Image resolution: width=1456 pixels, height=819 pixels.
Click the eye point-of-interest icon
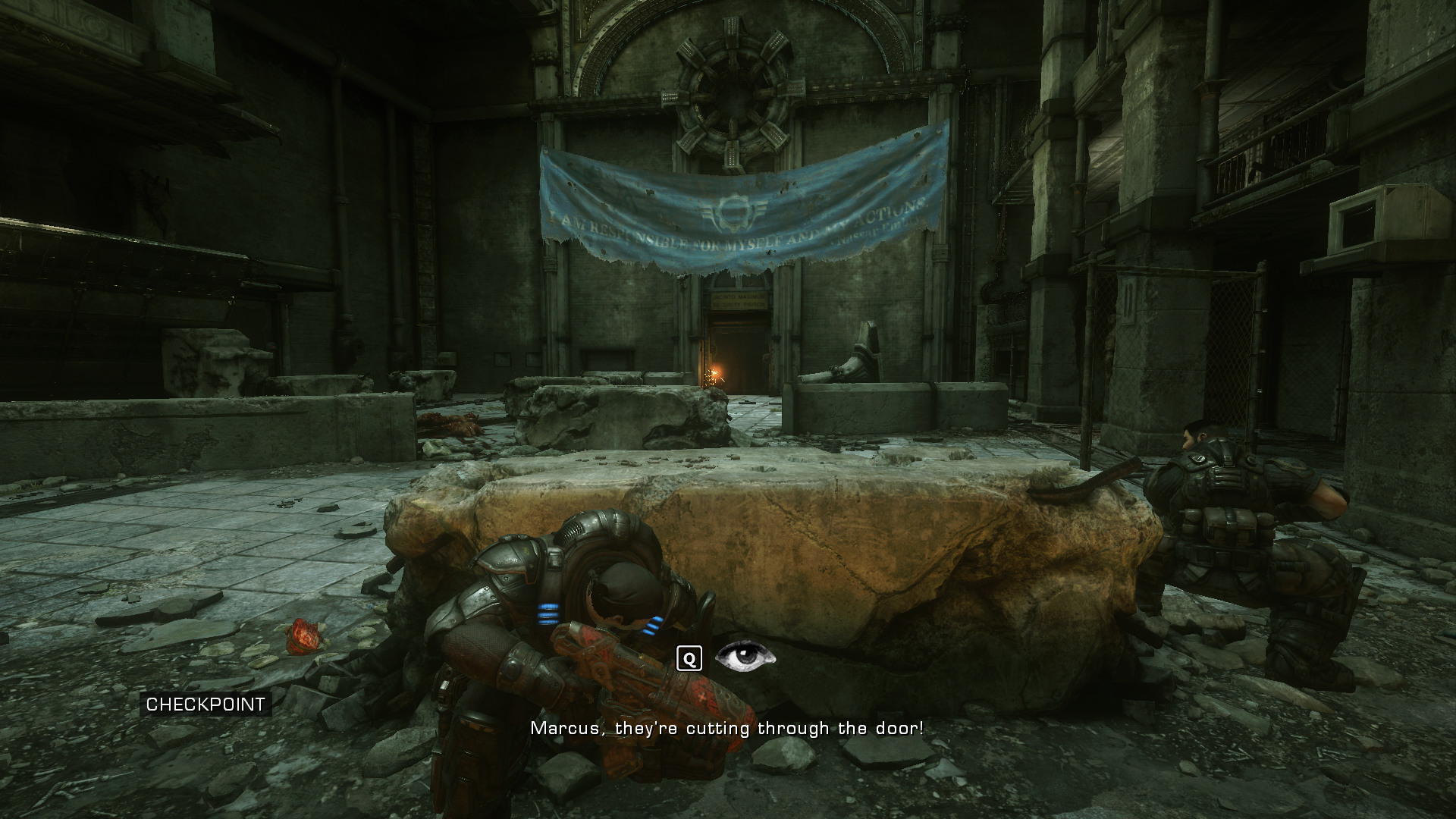coord(745,657)
